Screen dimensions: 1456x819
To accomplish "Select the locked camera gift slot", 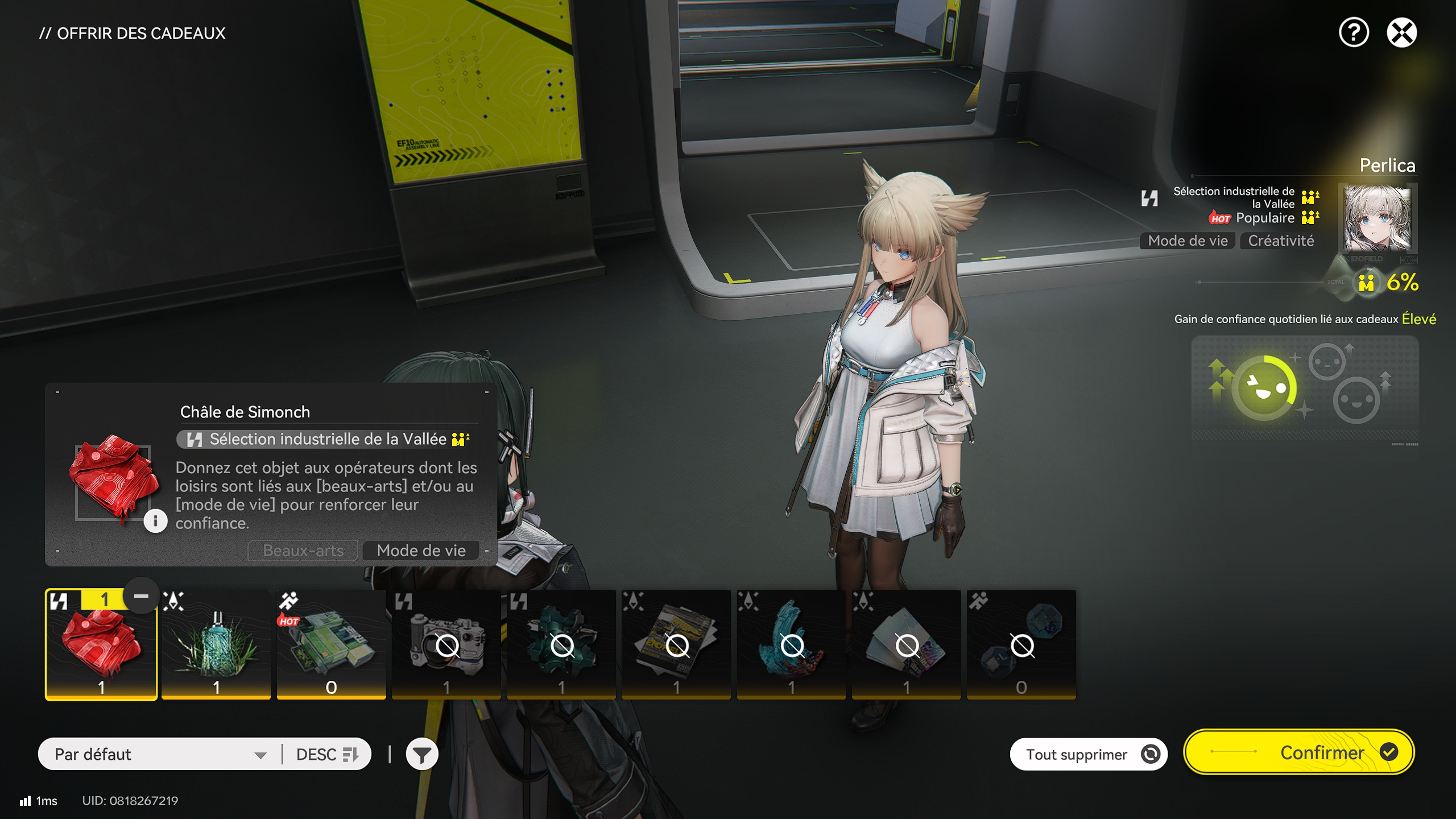I will coord(446,646).
